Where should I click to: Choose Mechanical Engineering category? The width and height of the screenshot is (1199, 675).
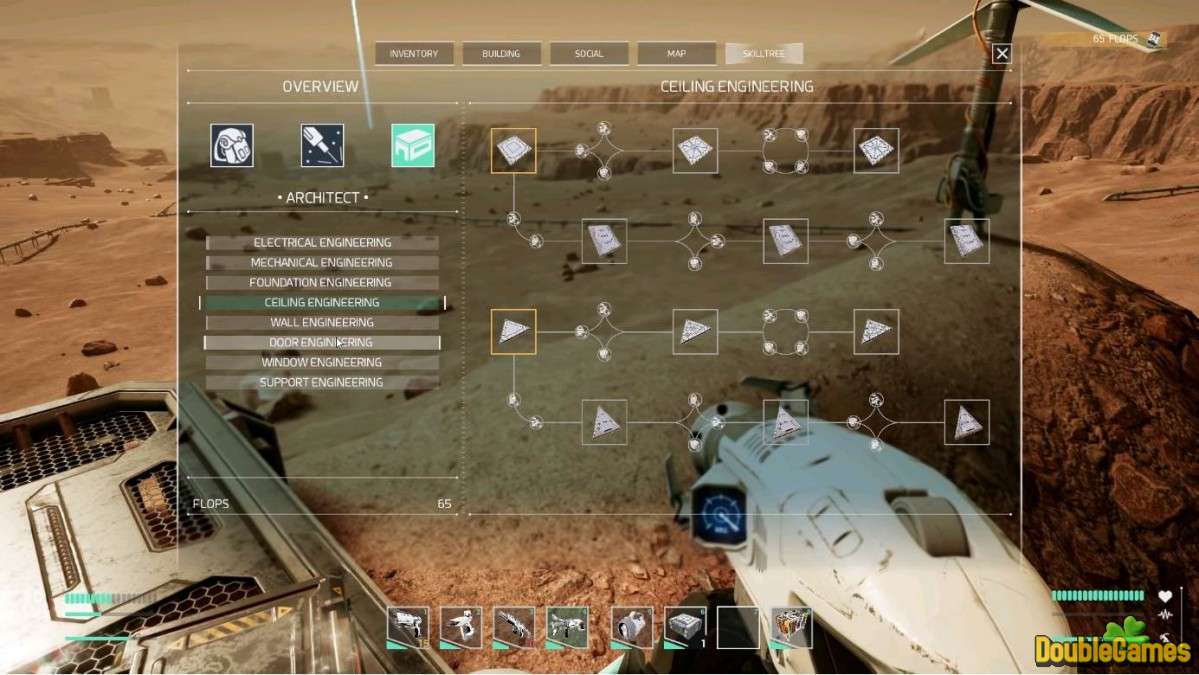(322, 262)
